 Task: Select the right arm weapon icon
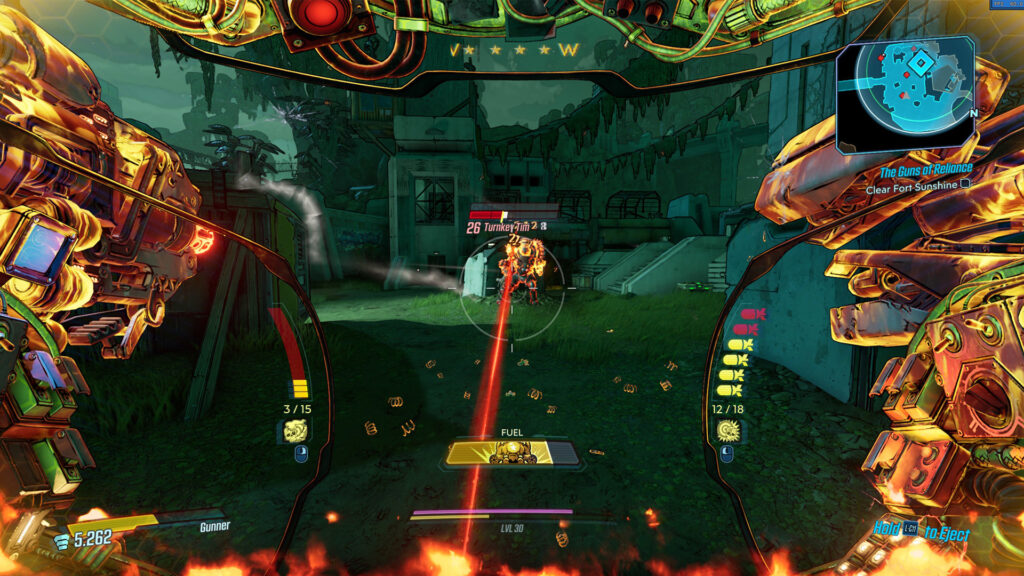click(728, 431)
